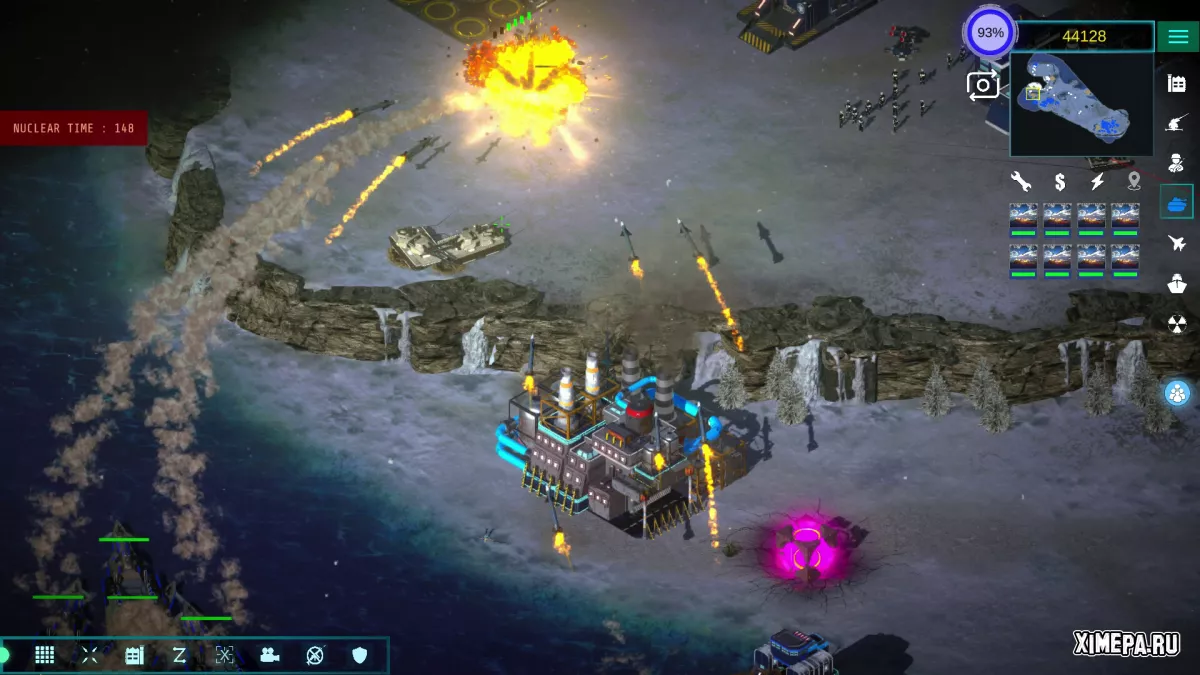Image resolution: width=1200 pixels, height=675 pixels.
Task: Show the aircraft build tab
Action: pyautogui.click(x=1177, y=243)
